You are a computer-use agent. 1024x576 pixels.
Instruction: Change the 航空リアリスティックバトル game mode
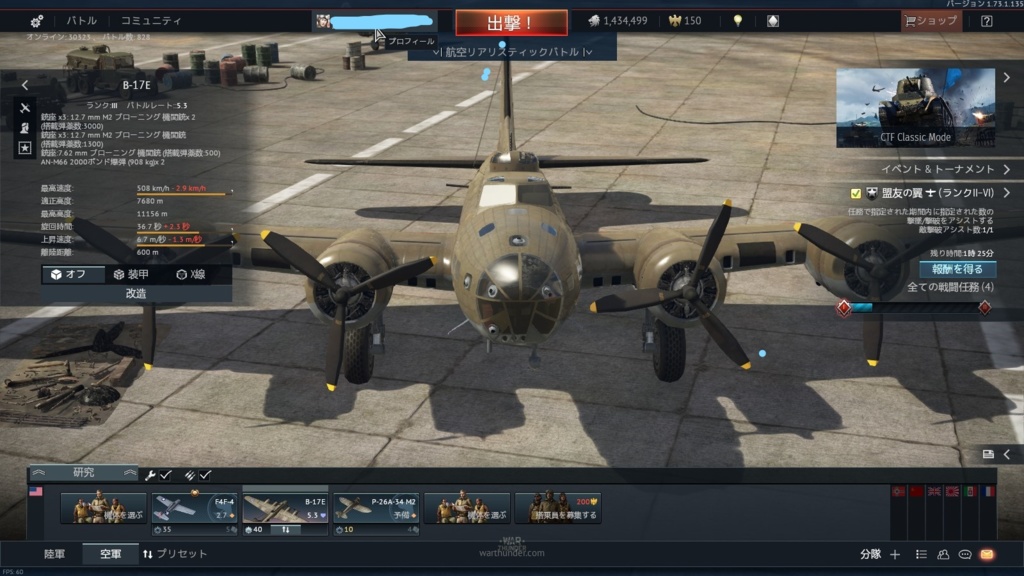point(512,51)
